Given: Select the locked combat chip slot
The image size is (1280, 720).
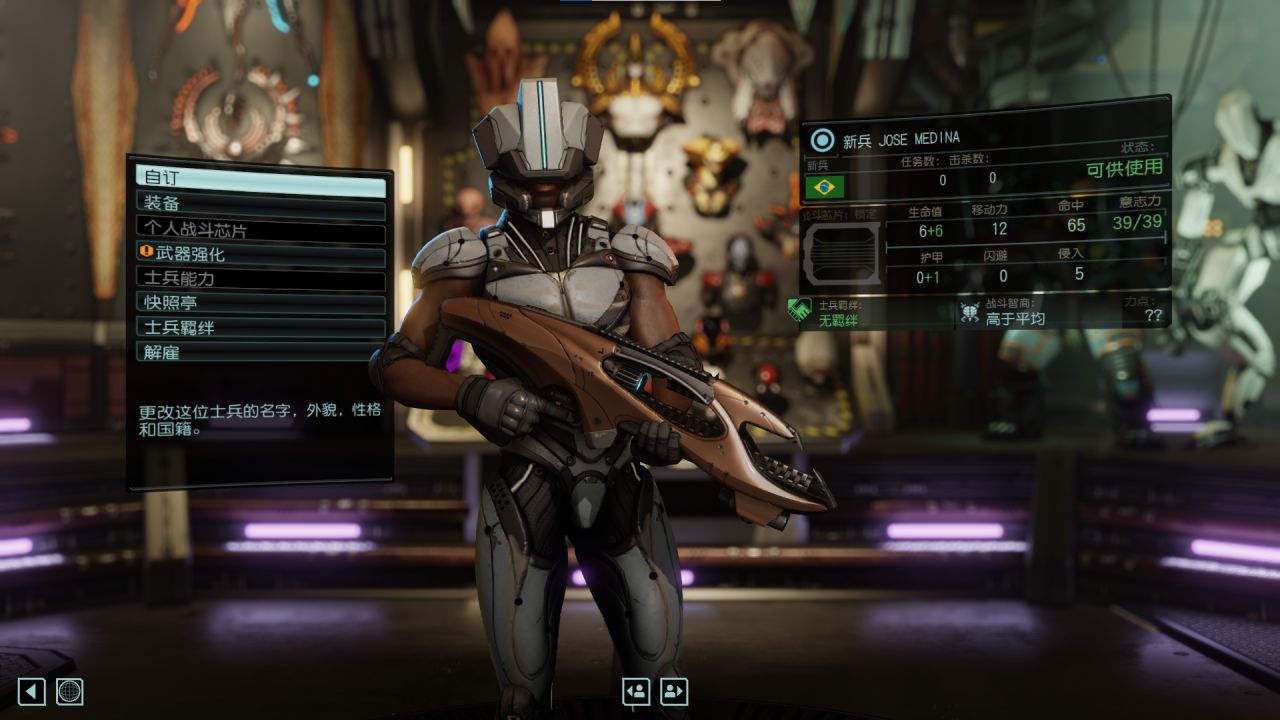Looking at the screenshot, I should (x=841, y=253).
